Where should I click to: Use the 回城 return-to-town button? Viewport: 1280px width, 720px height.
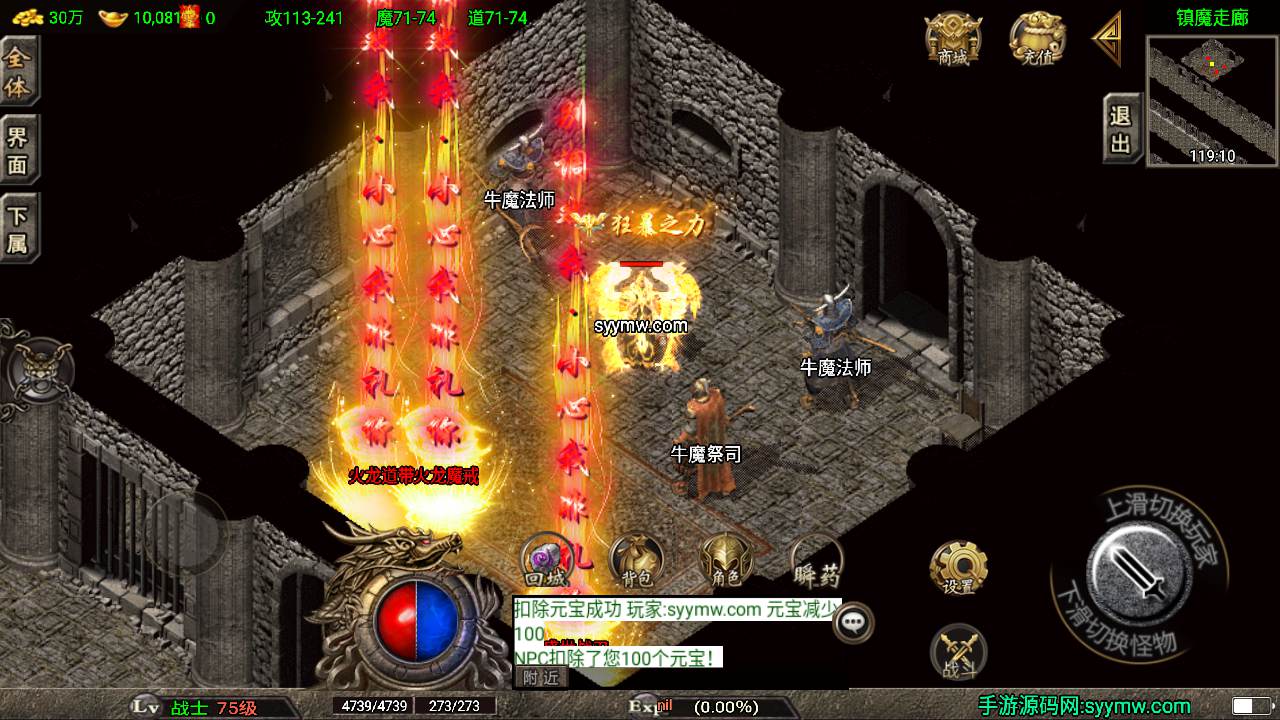click(546, 561)
